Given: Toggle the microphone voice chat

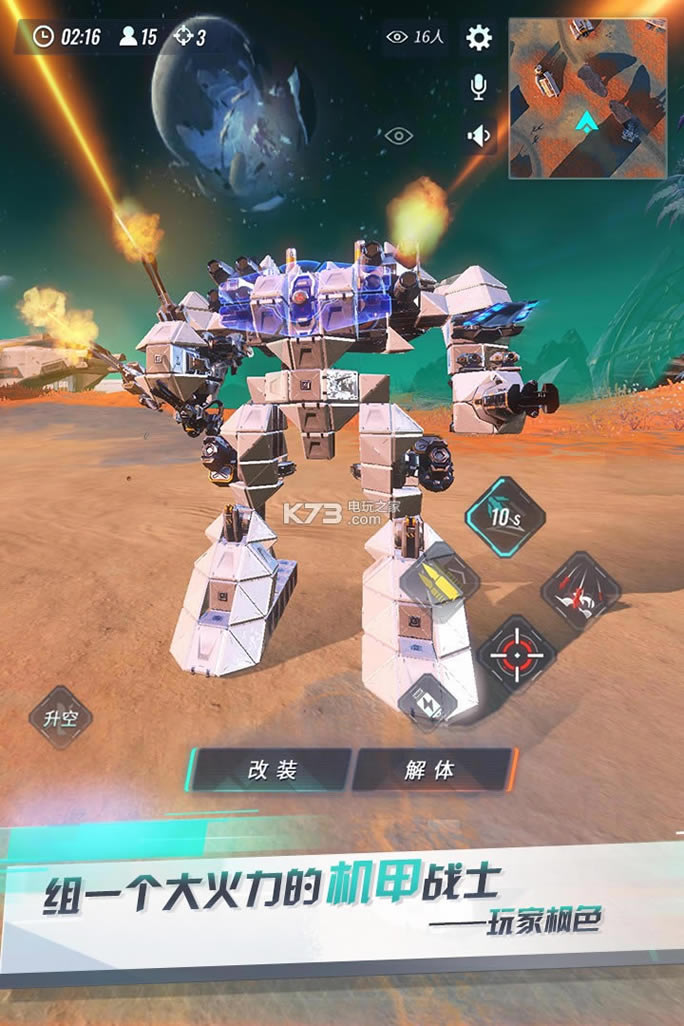Looking at the screenshot, I should click(x=479, y=87).
